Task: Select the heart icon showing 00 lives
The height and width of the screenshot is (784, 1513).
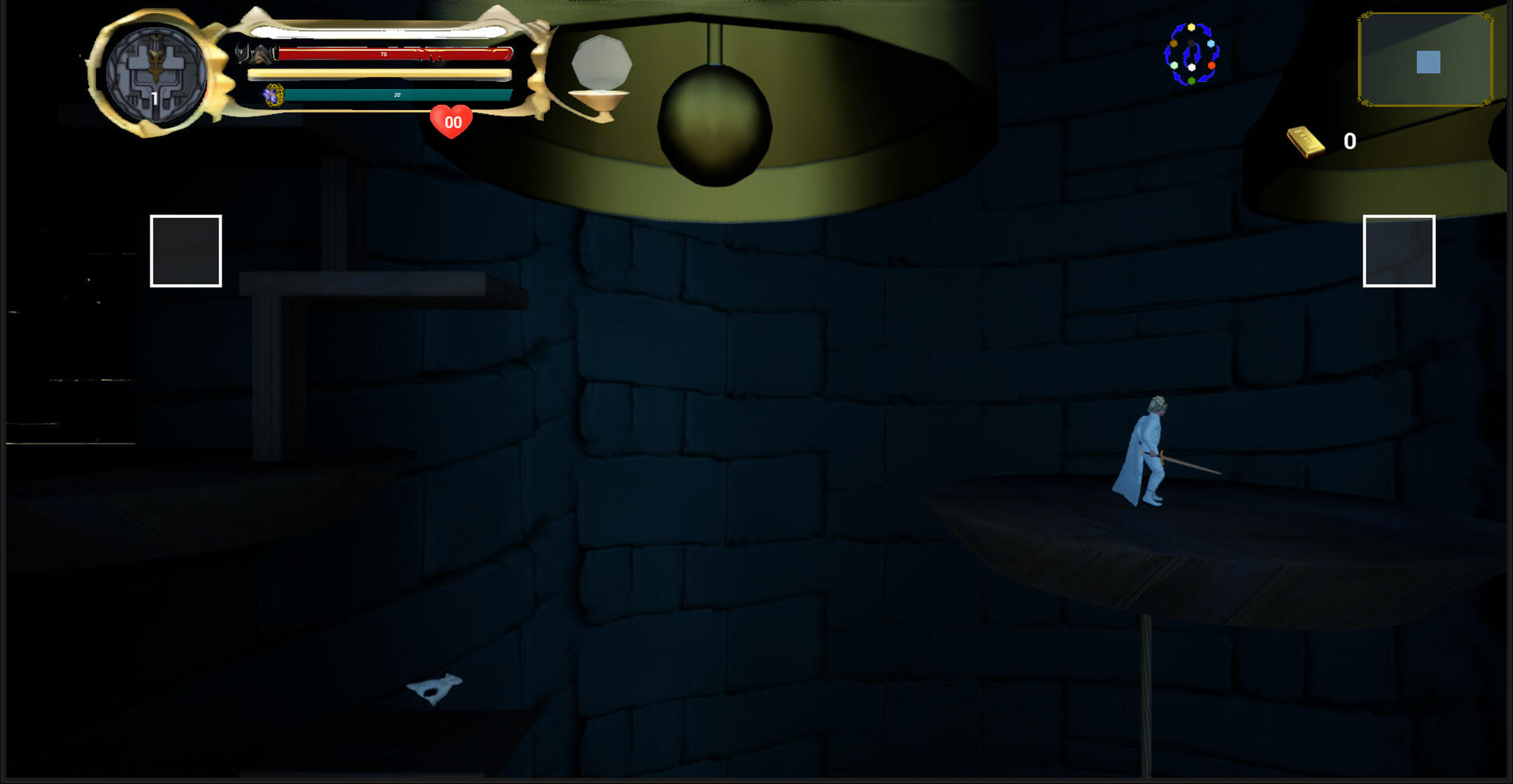Action: click(x=451, y=121)
